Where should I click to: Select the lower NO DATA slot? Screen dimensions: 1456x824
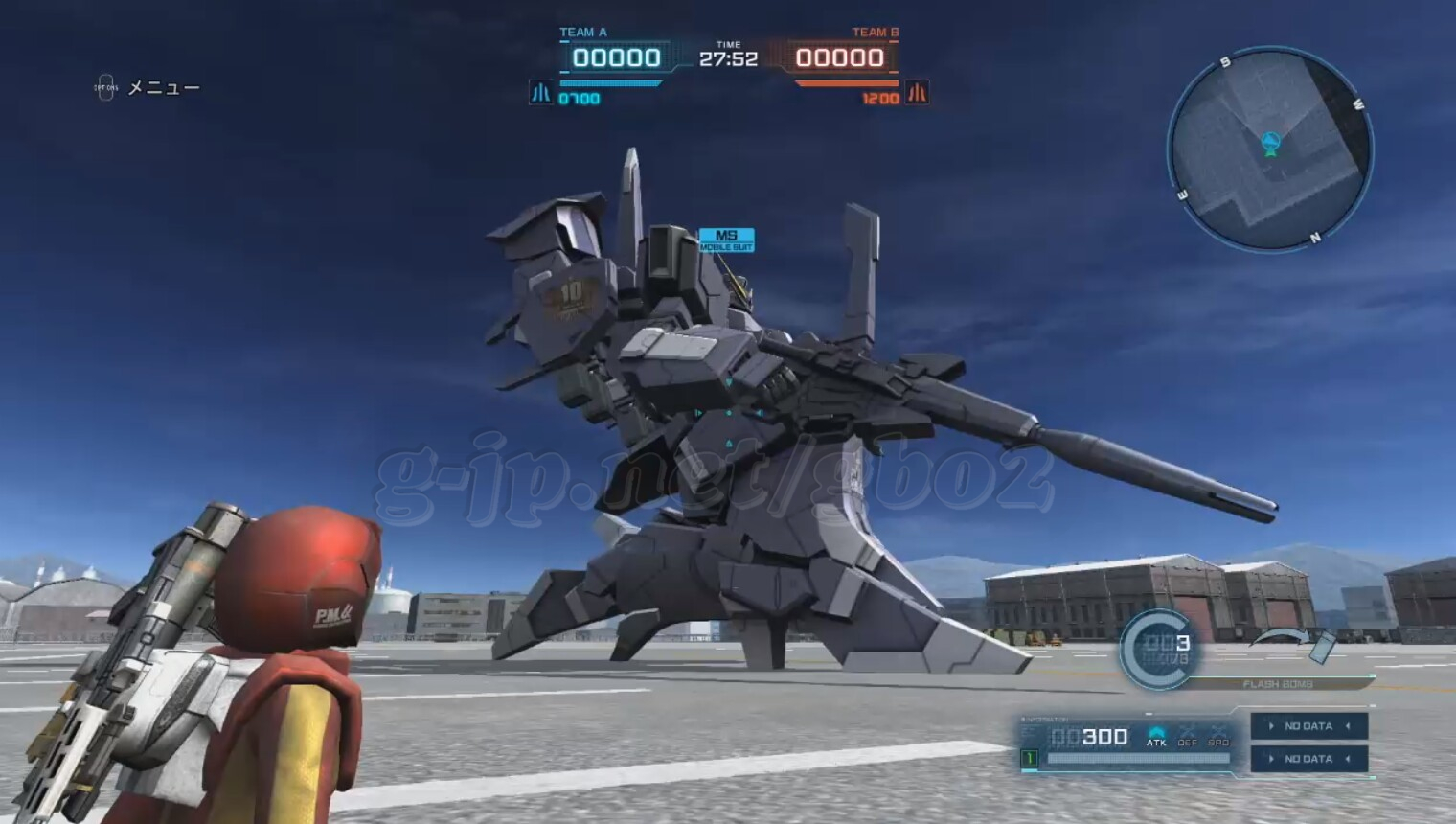click(x=1308, y=759)
